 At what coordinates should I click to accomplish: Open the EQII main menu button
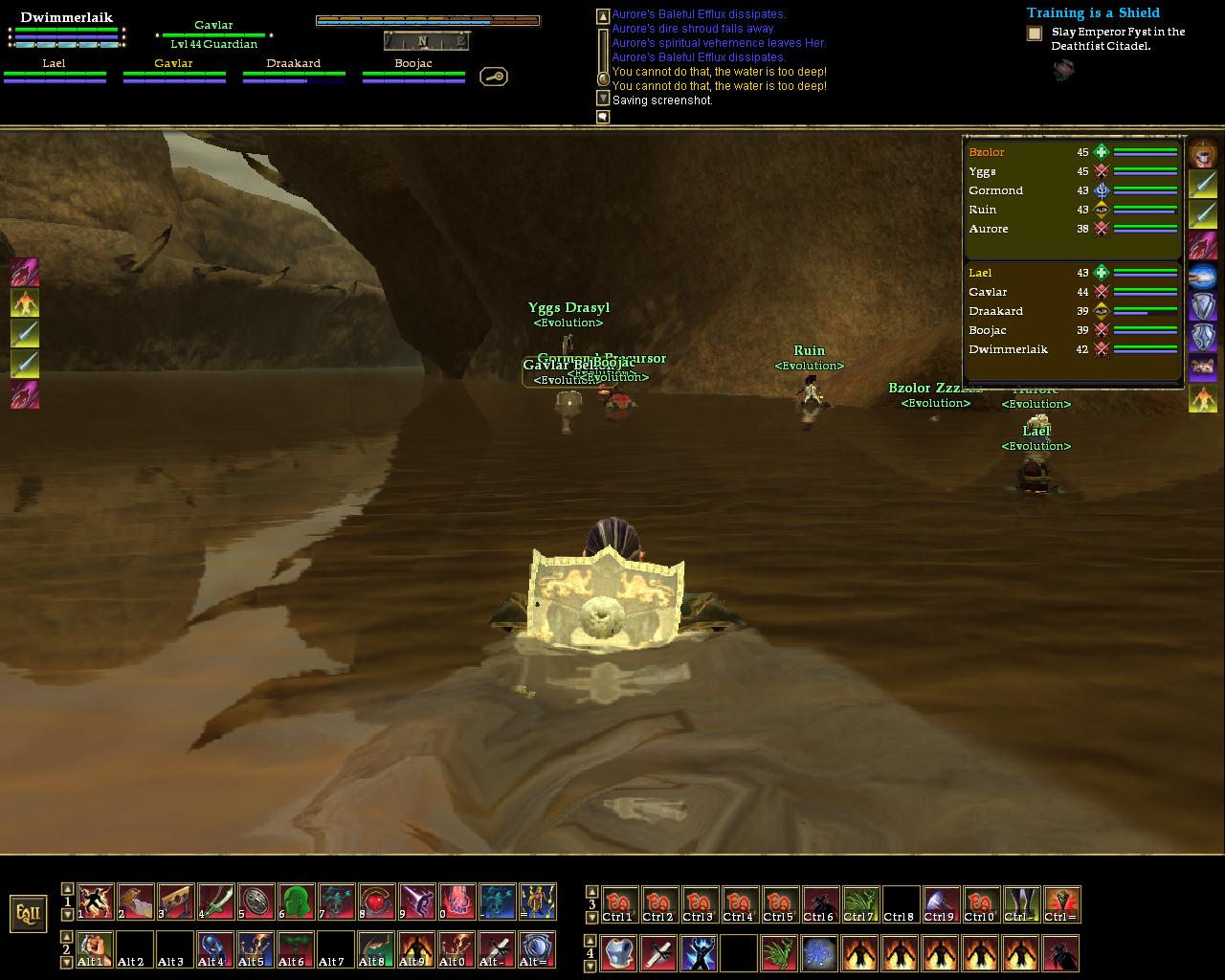28,913
